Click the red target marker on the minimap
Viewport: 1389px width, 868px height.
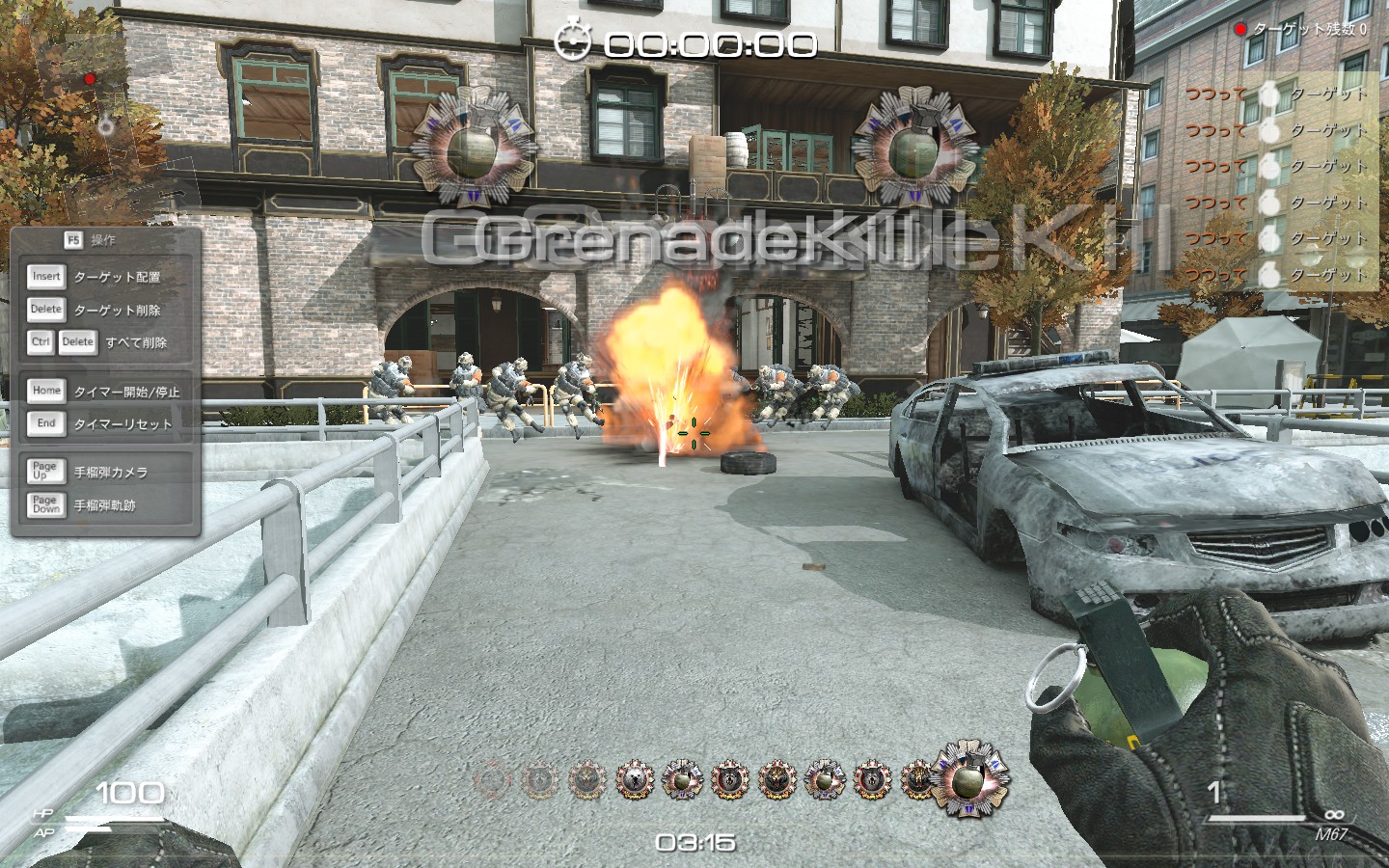click(x=90, y=79)
